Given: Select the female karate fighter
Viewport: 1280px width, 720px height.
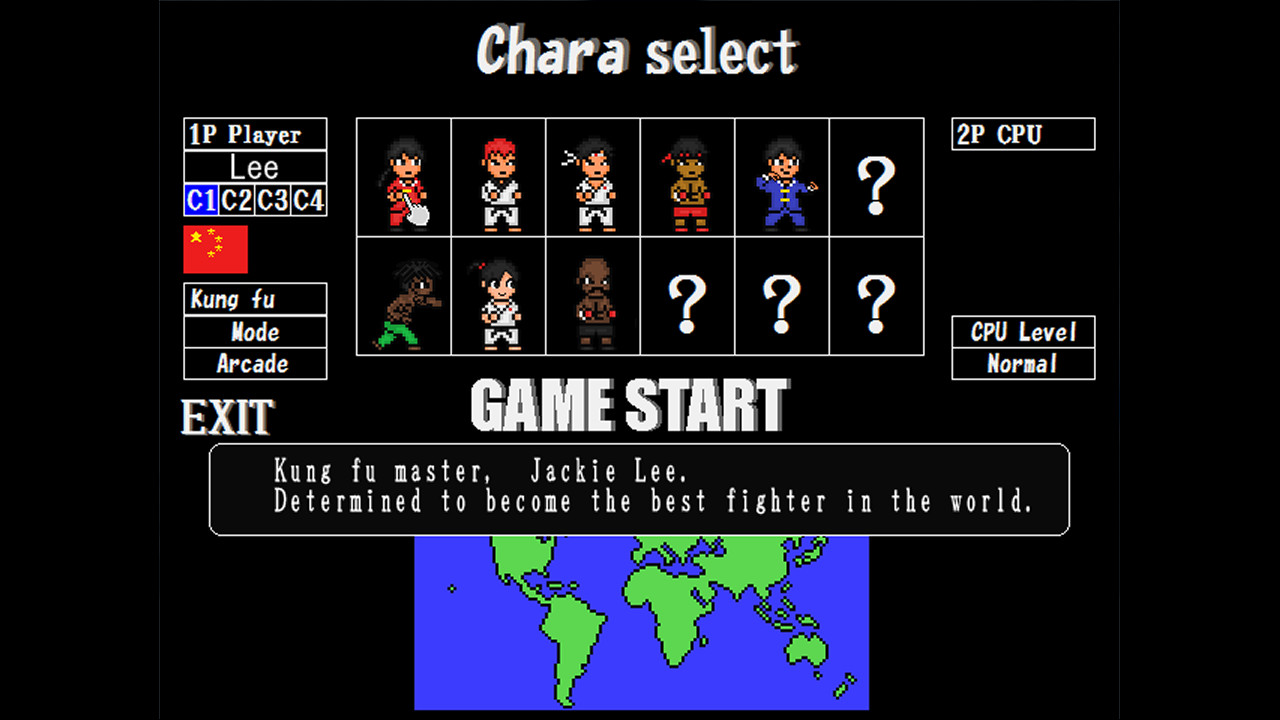Looking at the screenshot, I should (498, 297).
